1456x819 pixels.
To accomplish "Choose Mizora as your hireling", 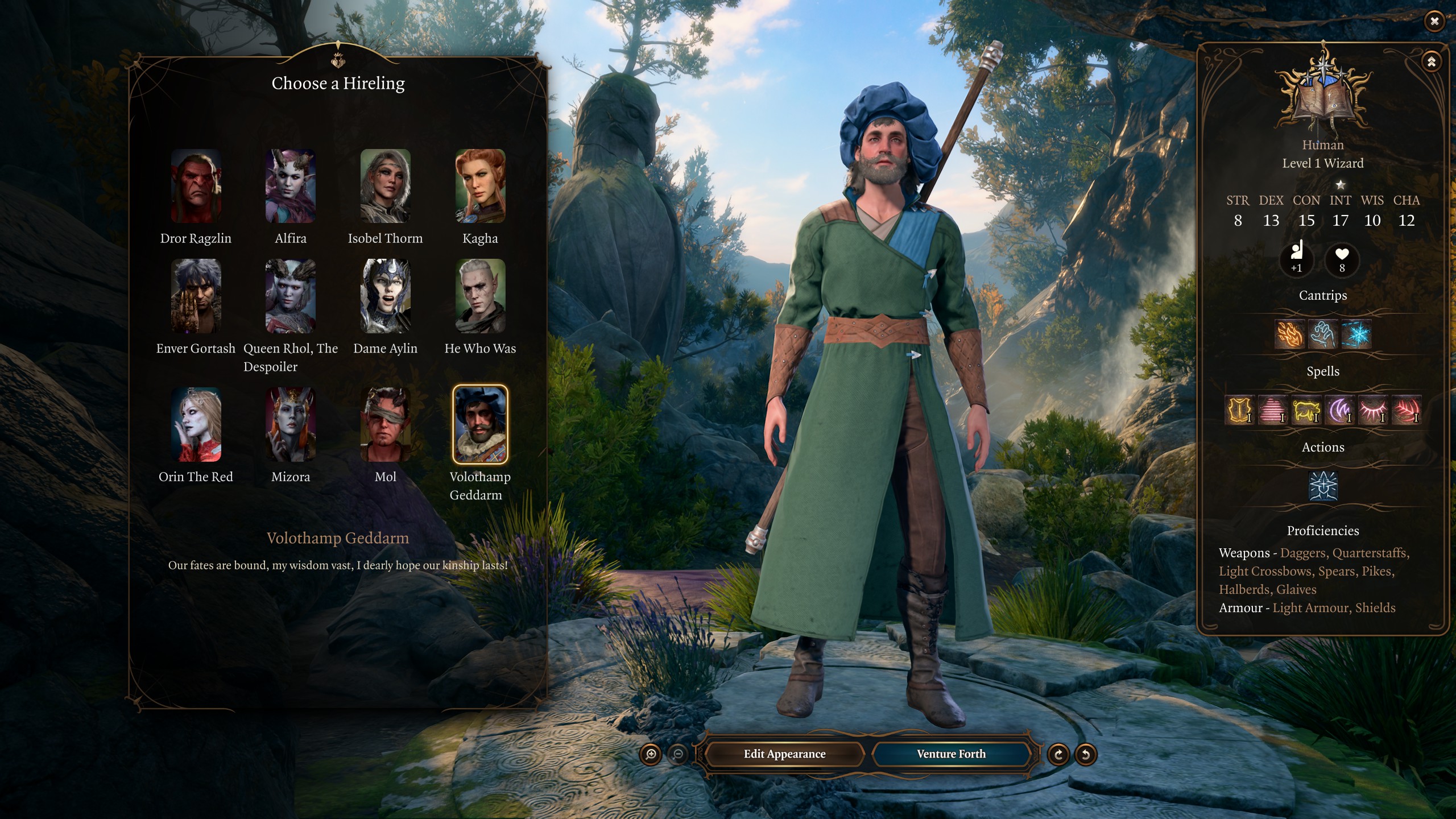I will pos(291,424).
